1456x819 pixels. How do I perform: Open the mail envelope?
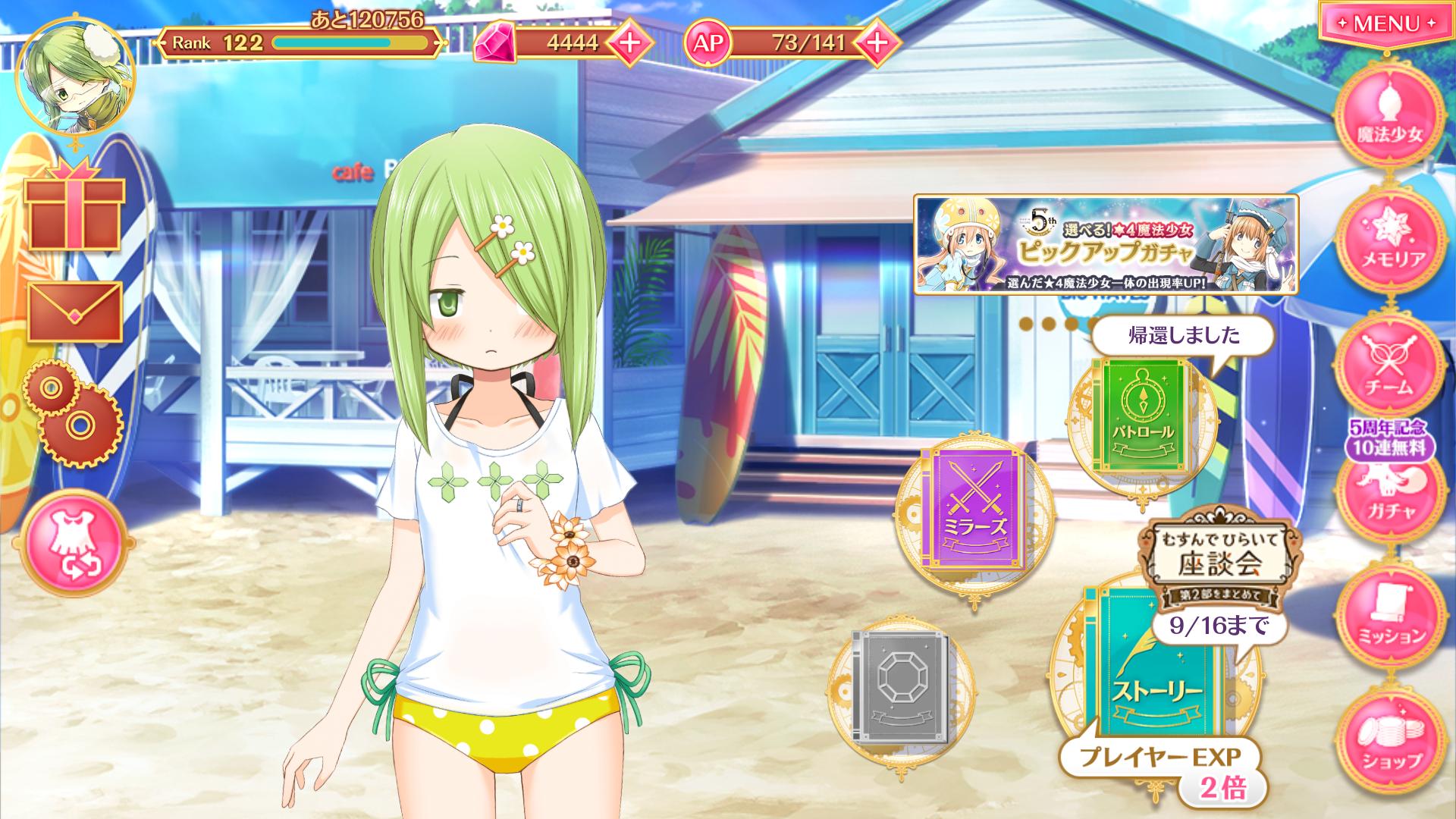coord(74,312)
